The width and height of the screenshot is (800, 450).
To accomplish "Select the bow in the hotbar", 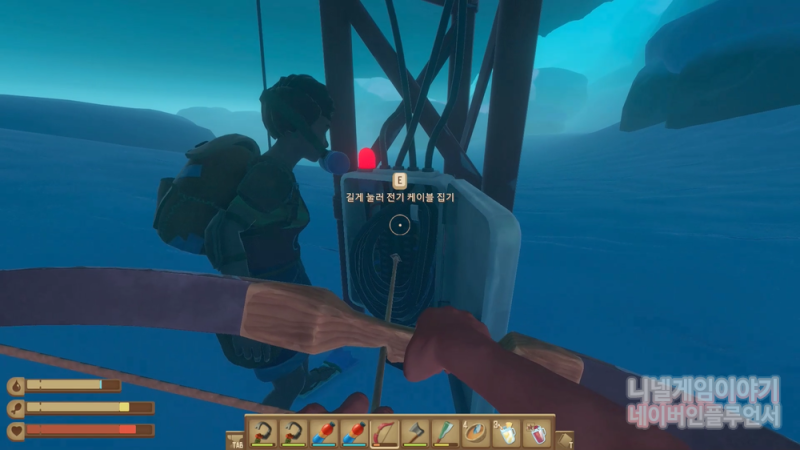I will [385, 433].
